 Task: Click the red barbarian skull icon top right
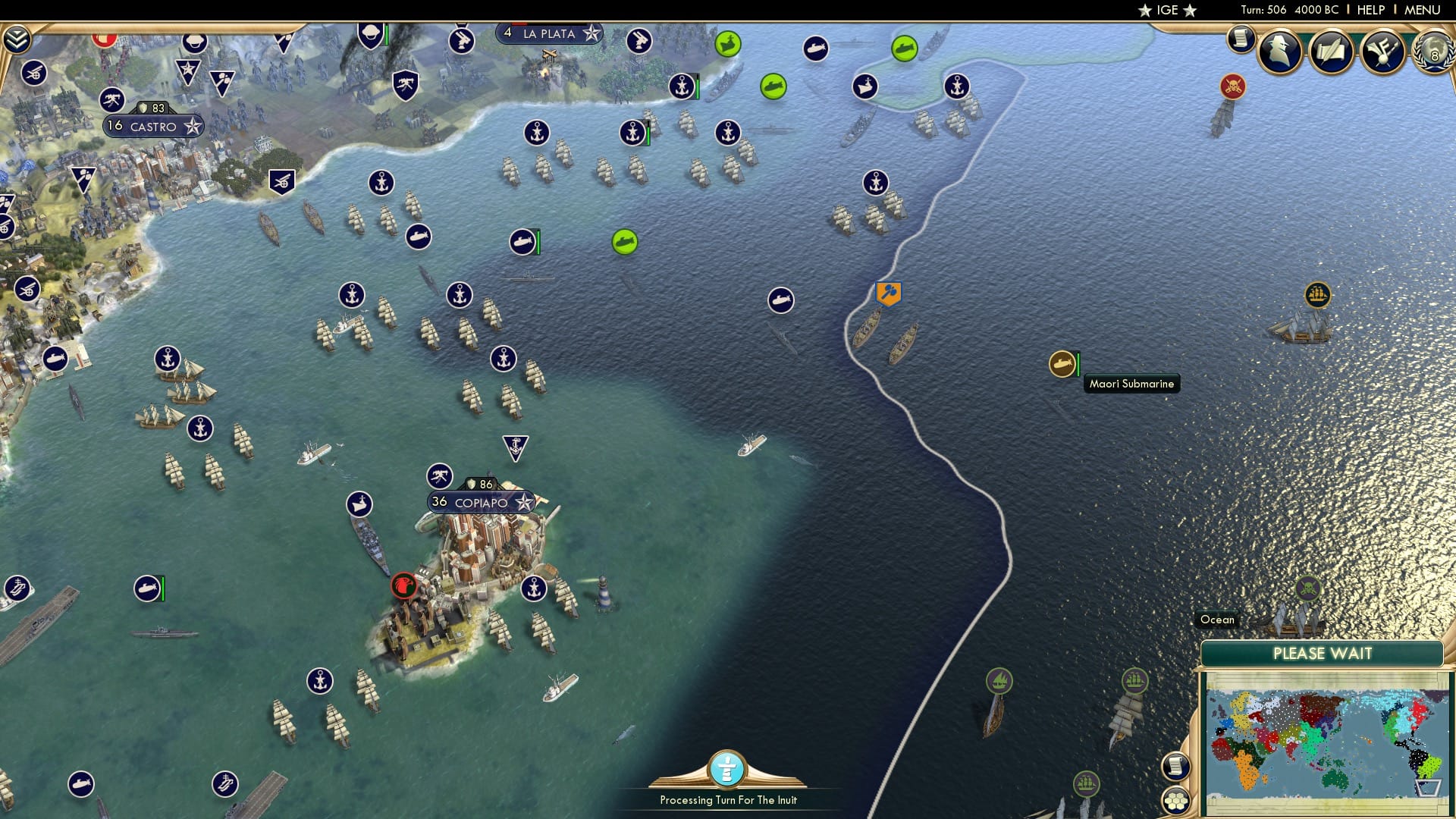click(x=1232, y=86)
